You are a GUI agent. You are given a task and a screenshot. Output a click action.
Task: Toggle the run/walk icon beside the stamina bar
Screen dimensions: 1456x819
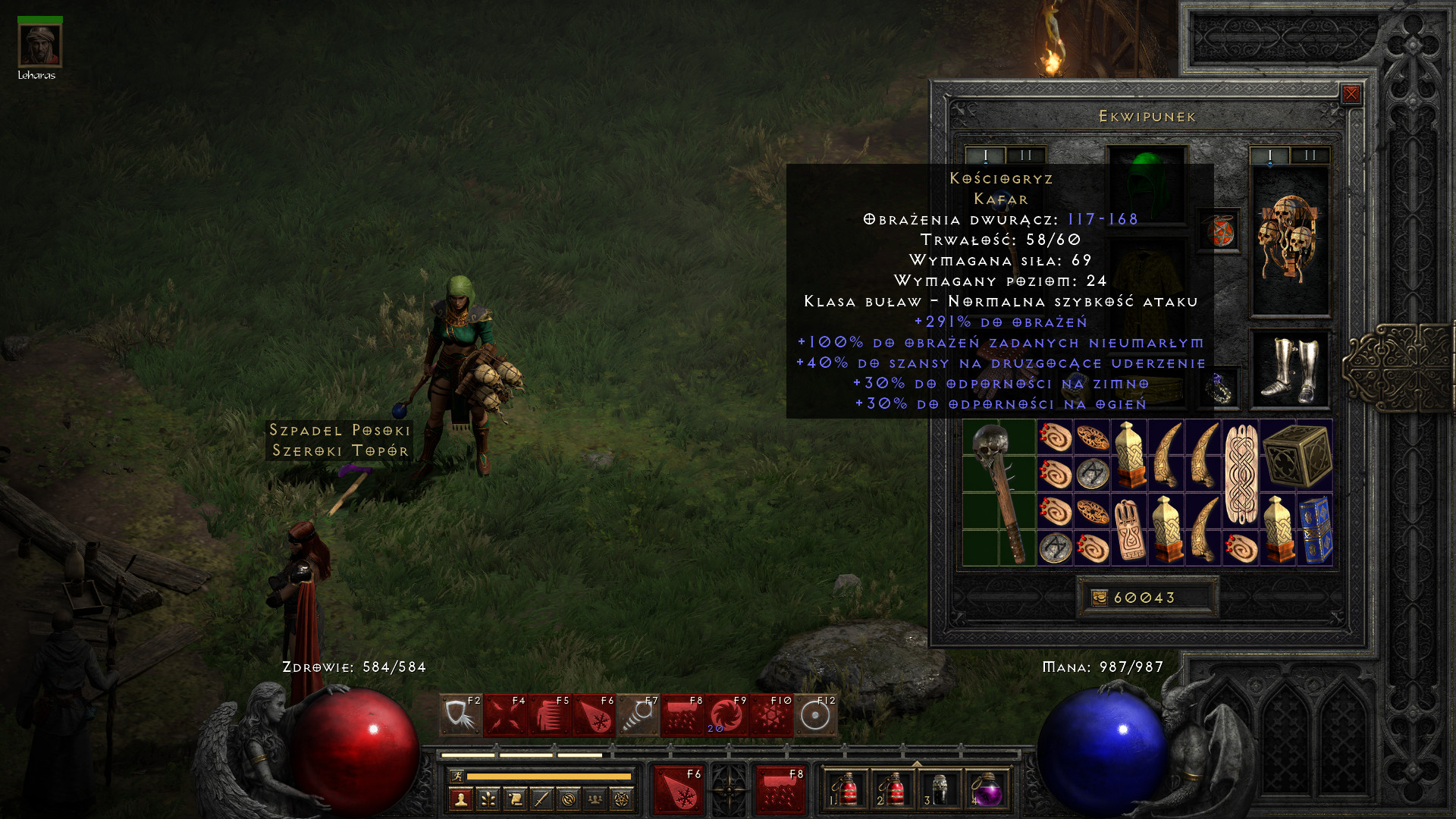(457, 776)
